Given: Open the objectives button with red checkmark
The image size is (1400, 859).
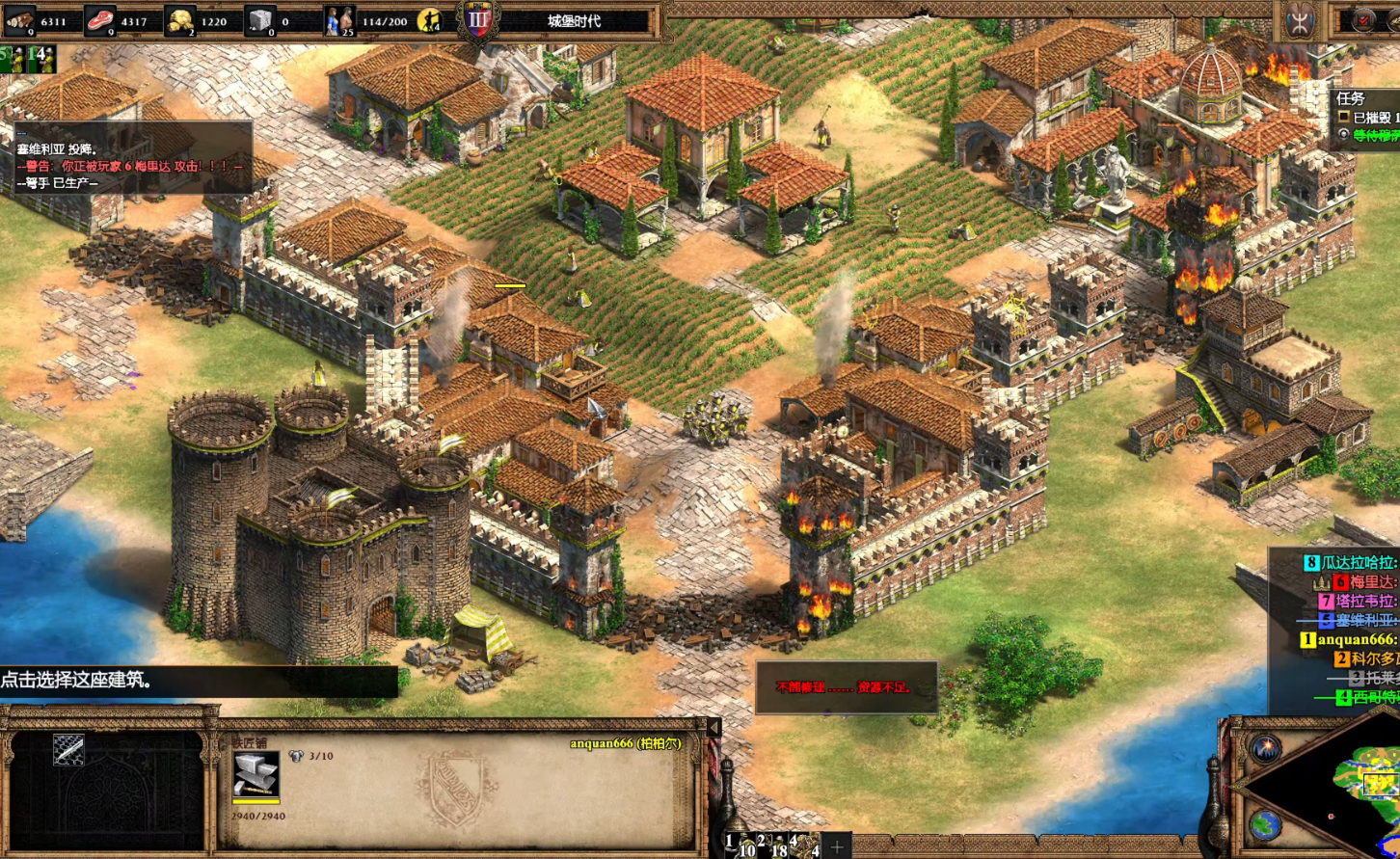Looking at the screenshot, I should click(x=1363, y=21).
